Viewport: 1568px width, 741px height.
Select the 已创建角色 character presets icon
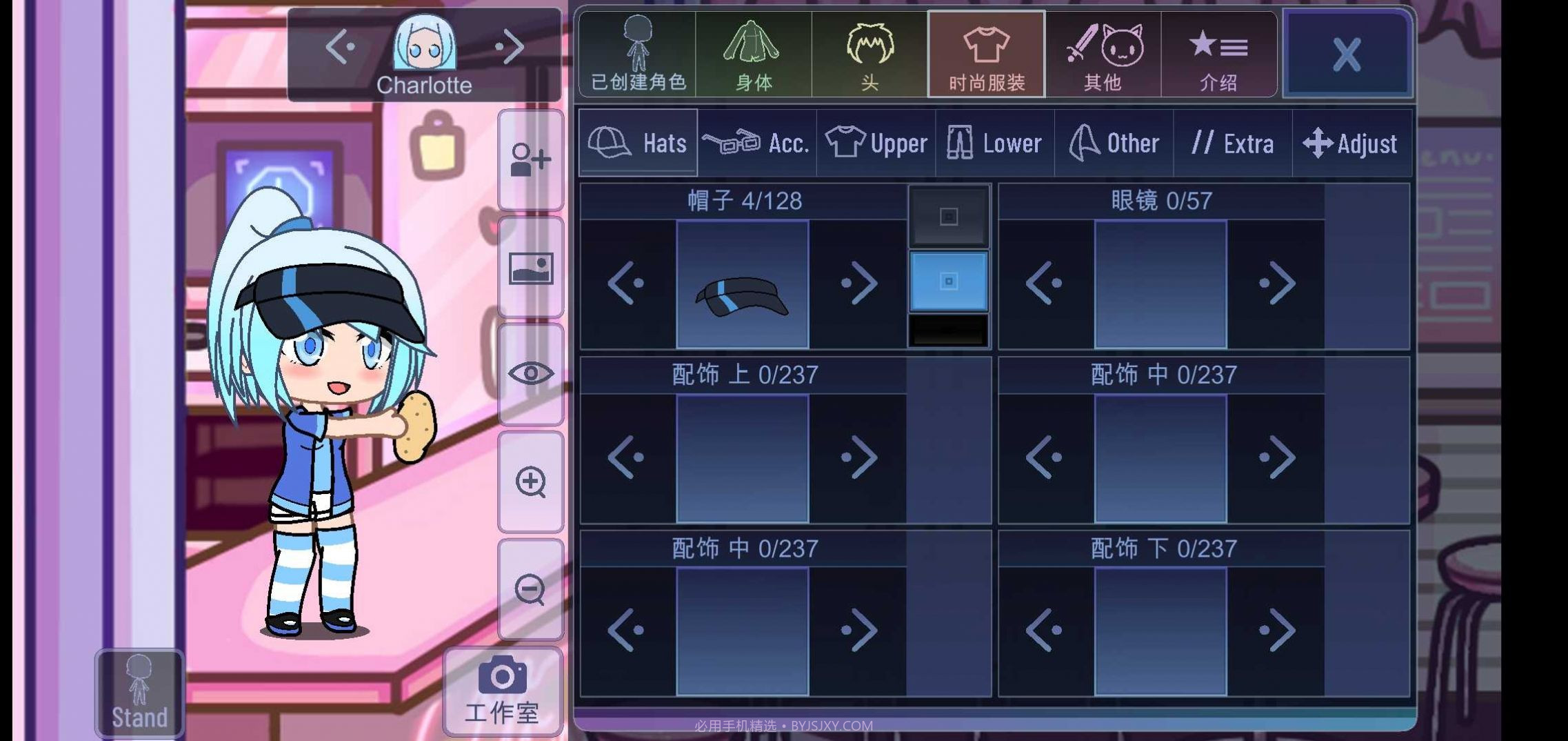pos(637,54)
